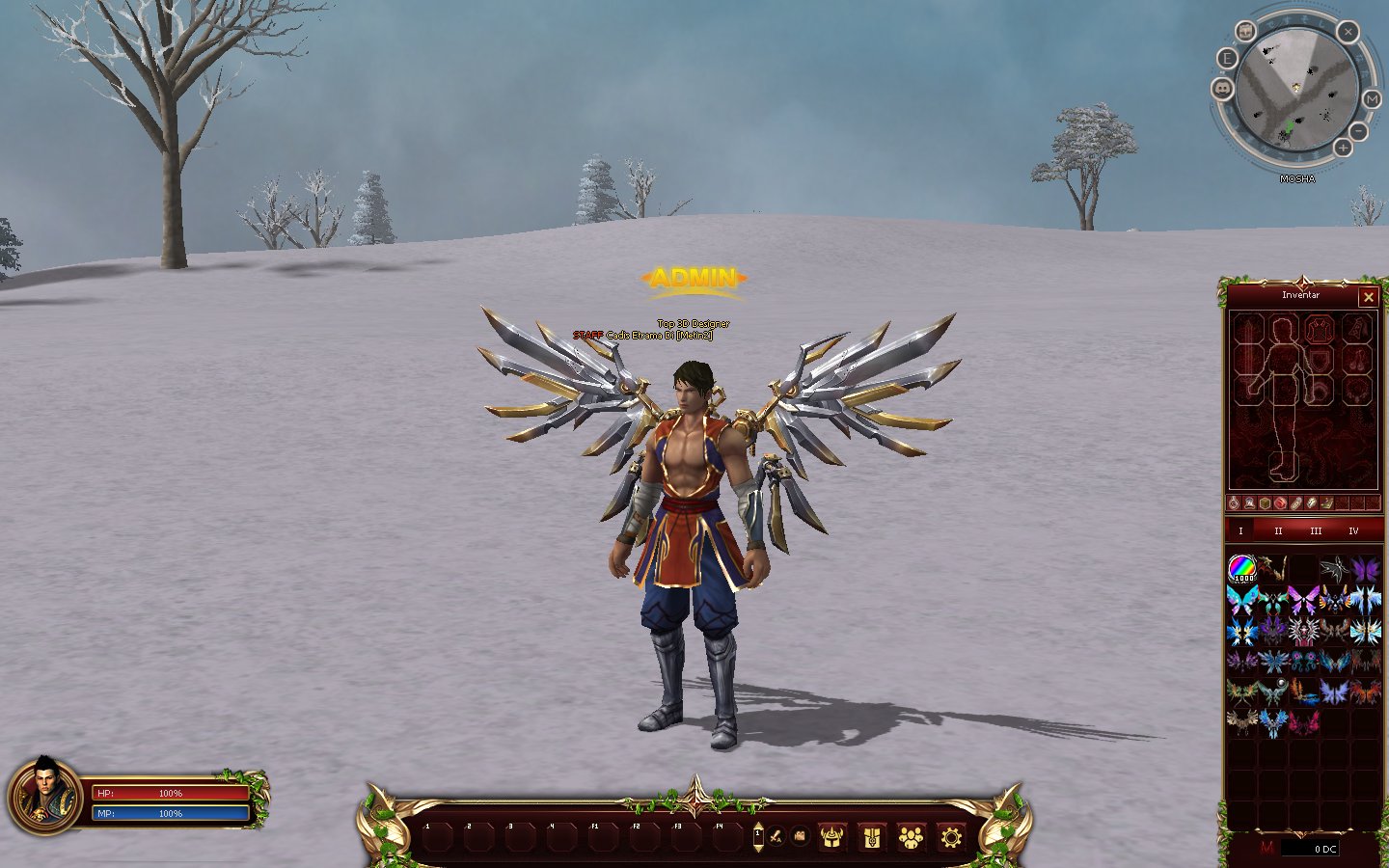Image resolution: width=1389 pixels, height=868 pixels.
Task: Click the minimap zoom-in plus button
Action: 1343,148
